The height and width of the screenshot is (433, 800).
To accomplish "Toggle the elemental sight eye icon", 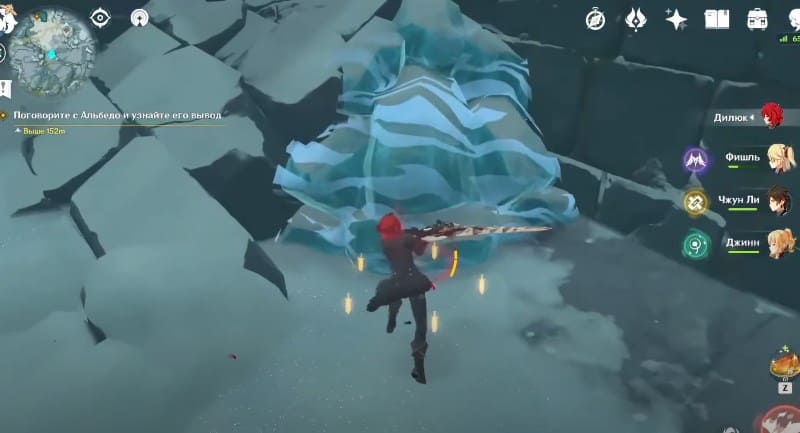I will [x=100, y=17].
